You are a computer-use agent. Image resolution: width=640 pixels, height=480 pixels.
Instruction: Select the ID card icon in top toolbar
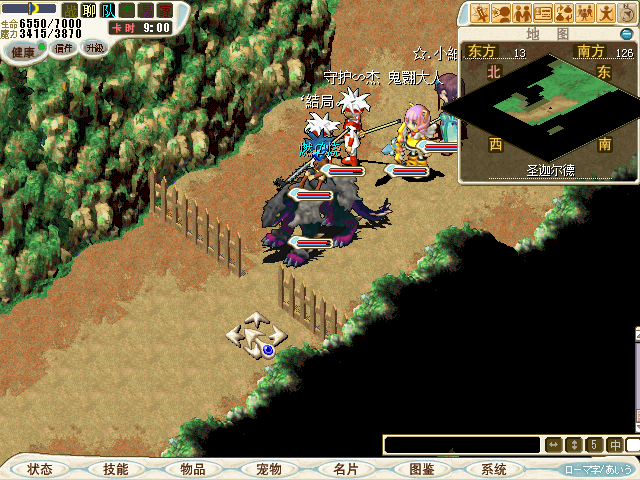coord(544,13)
